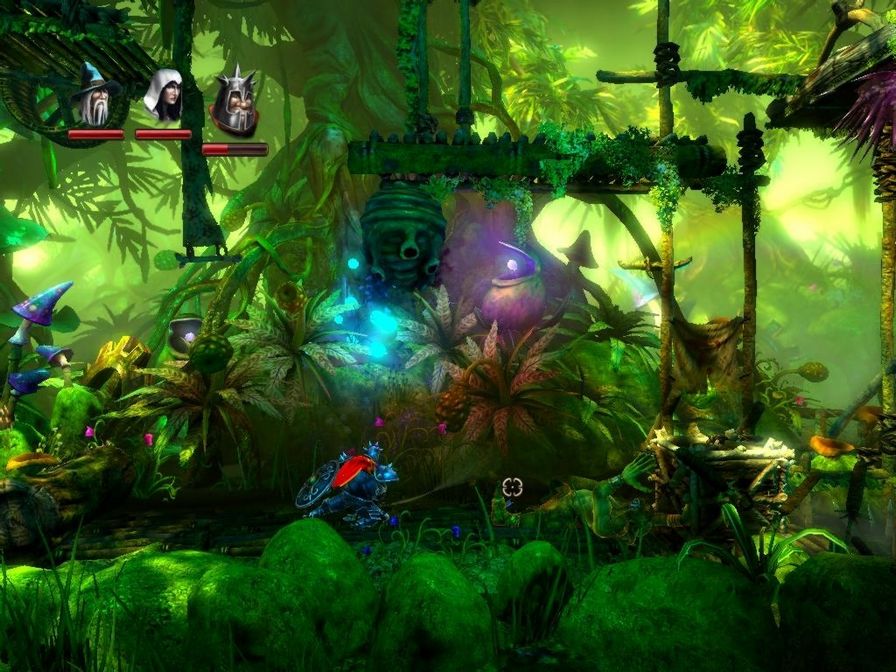Choose the armored knight portrait
This screenshot has height=672, width=896.
234,104
